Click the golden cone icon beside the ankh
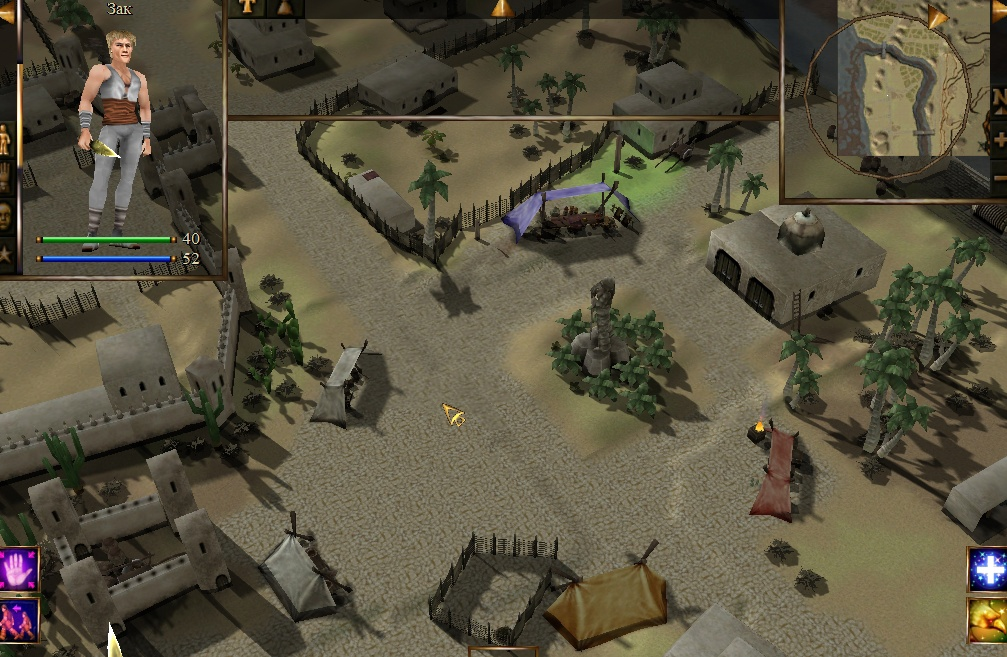This screenshot has height=657, width=1007. tap(285, 7)
